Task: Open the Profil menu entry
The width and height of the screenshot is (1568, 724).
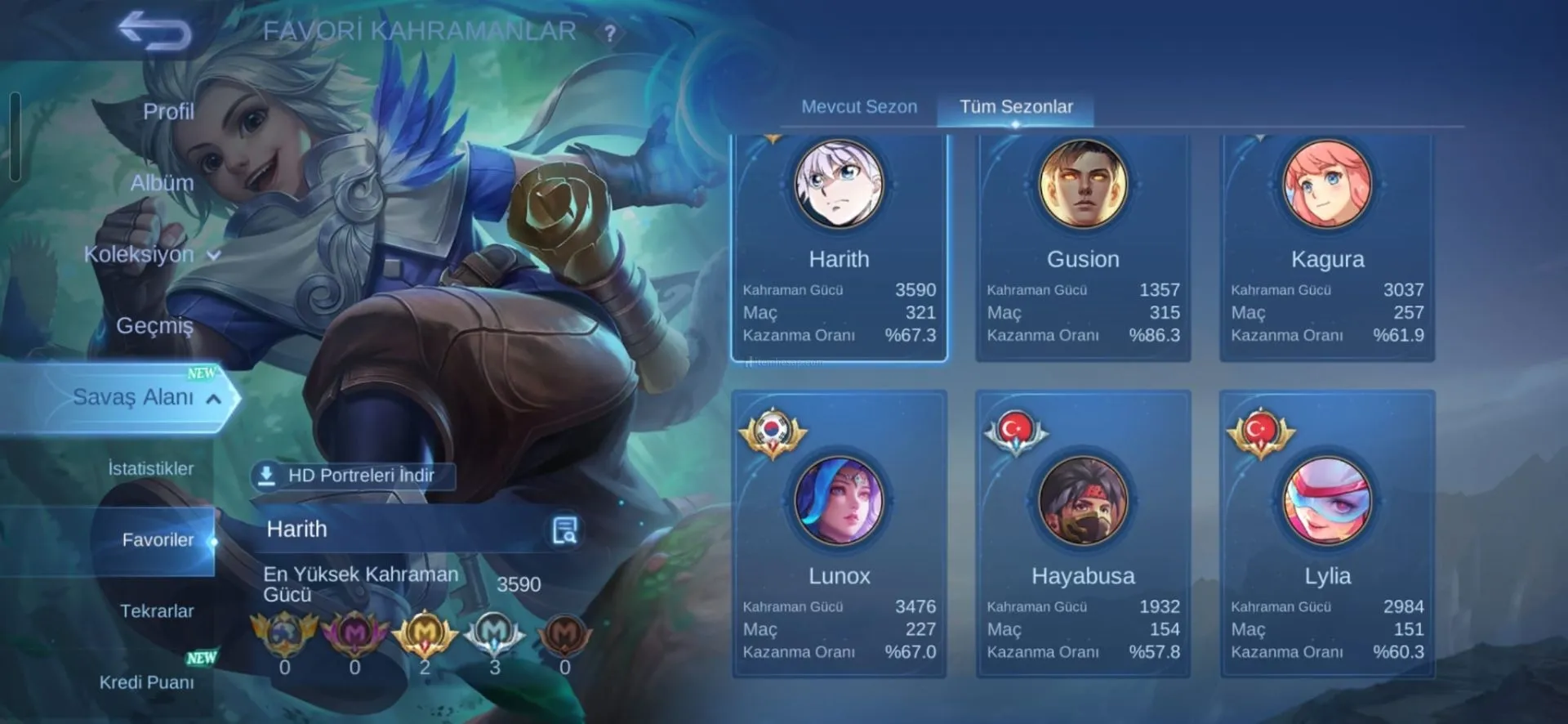Action: click(167, 111)
